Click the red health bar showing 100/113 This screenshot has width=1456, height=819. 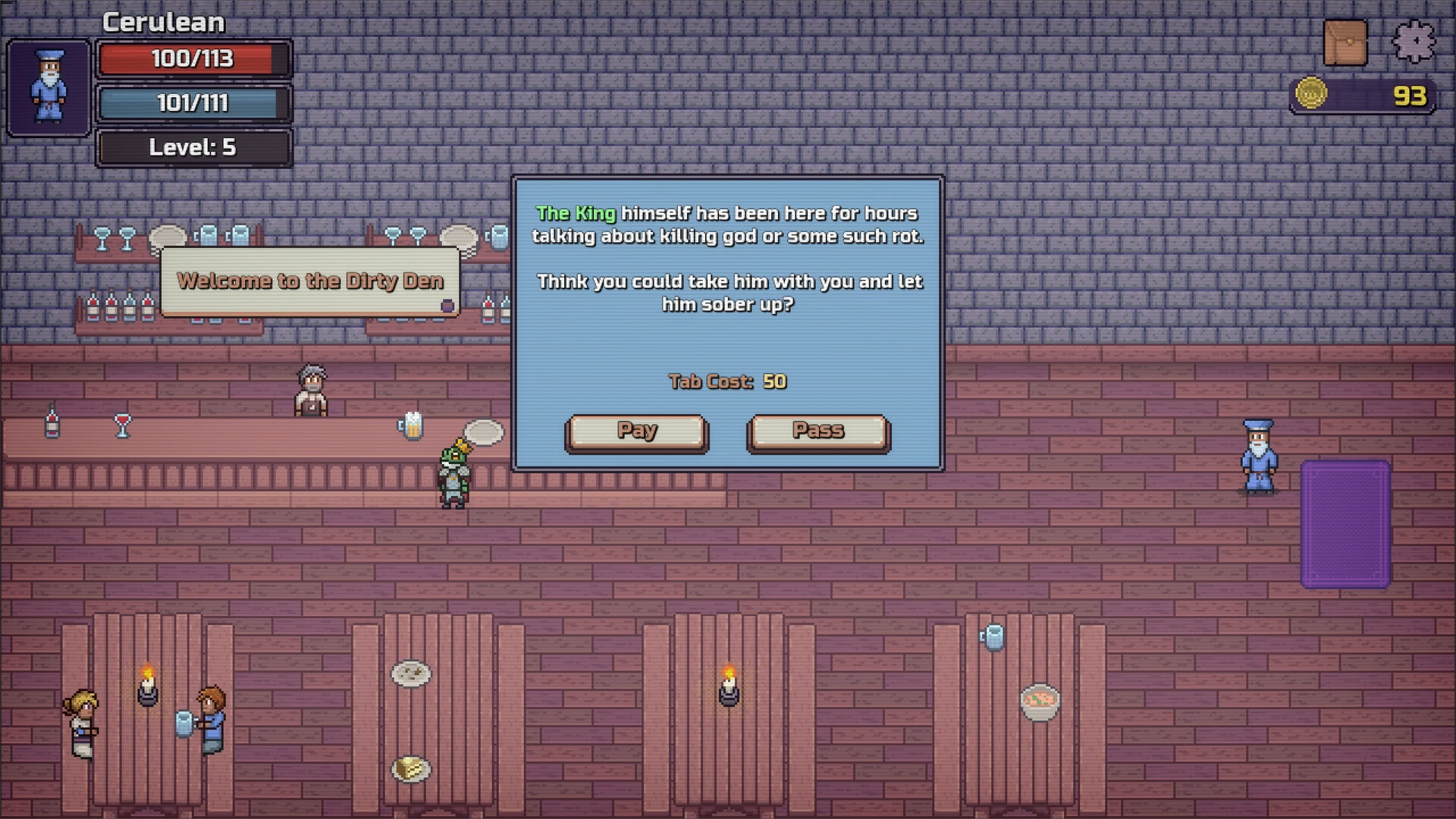coord(193,58)
